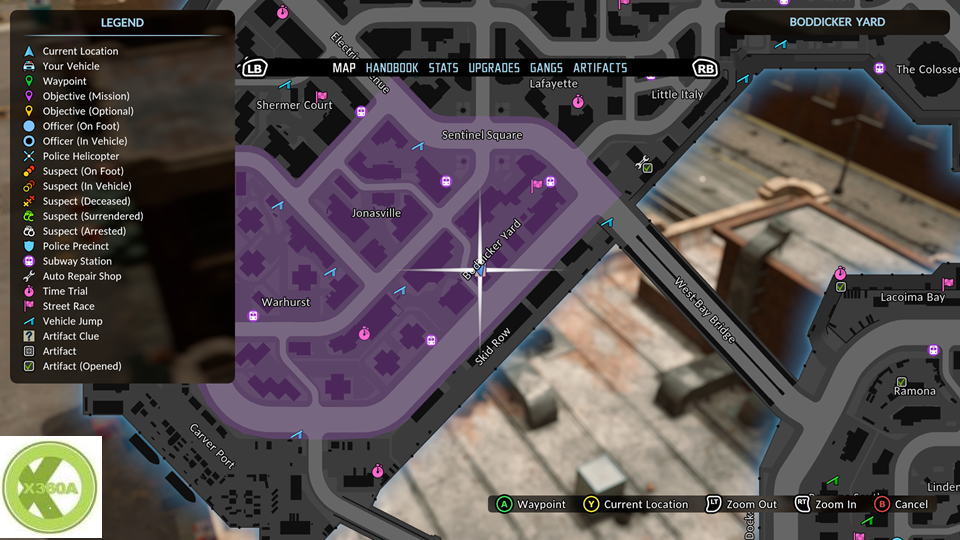Select the time trial marker below Carver Port

(377, 470)
